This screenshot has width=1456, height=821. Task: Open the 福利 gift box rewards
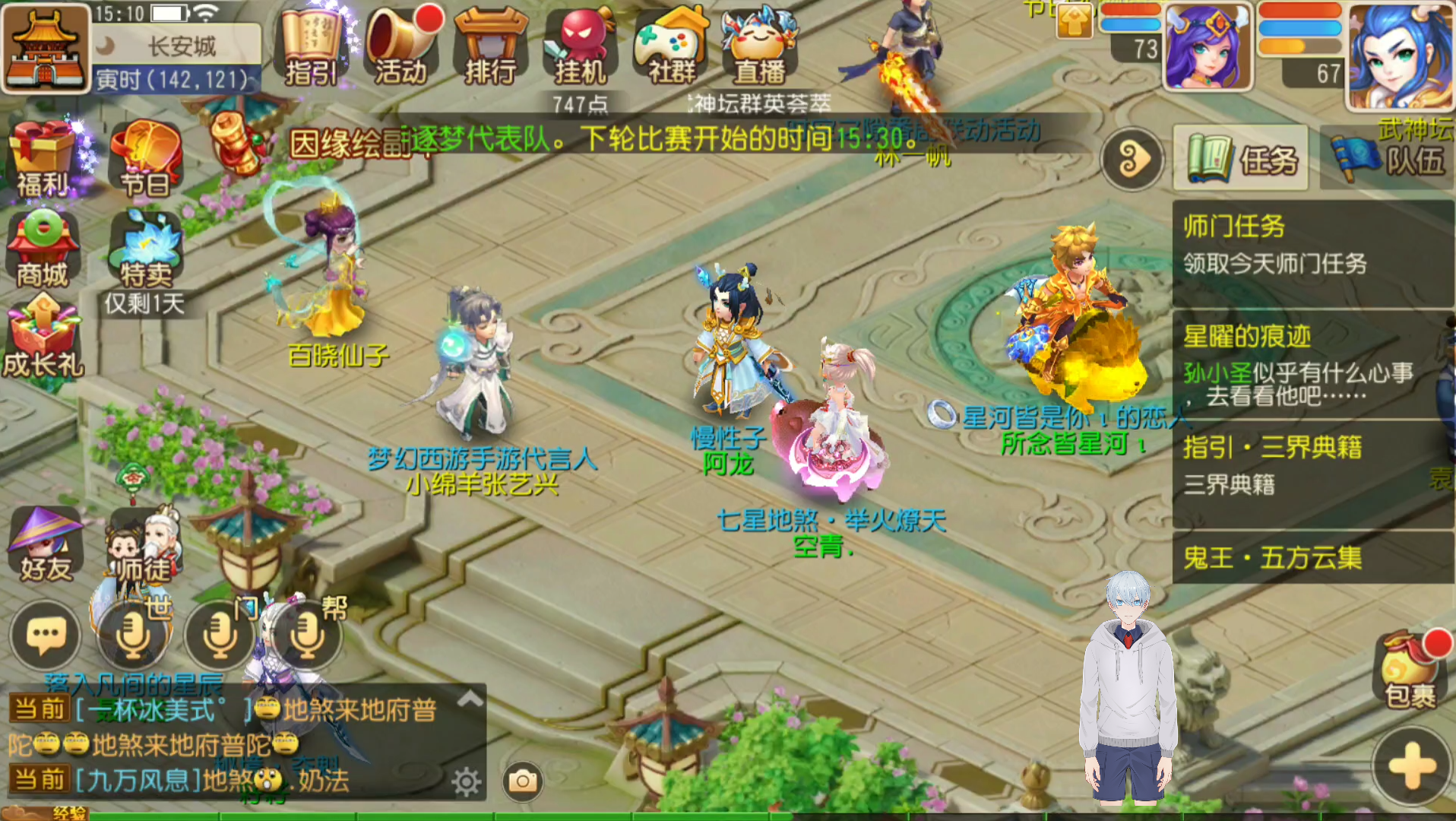click(x=43, y=158)
